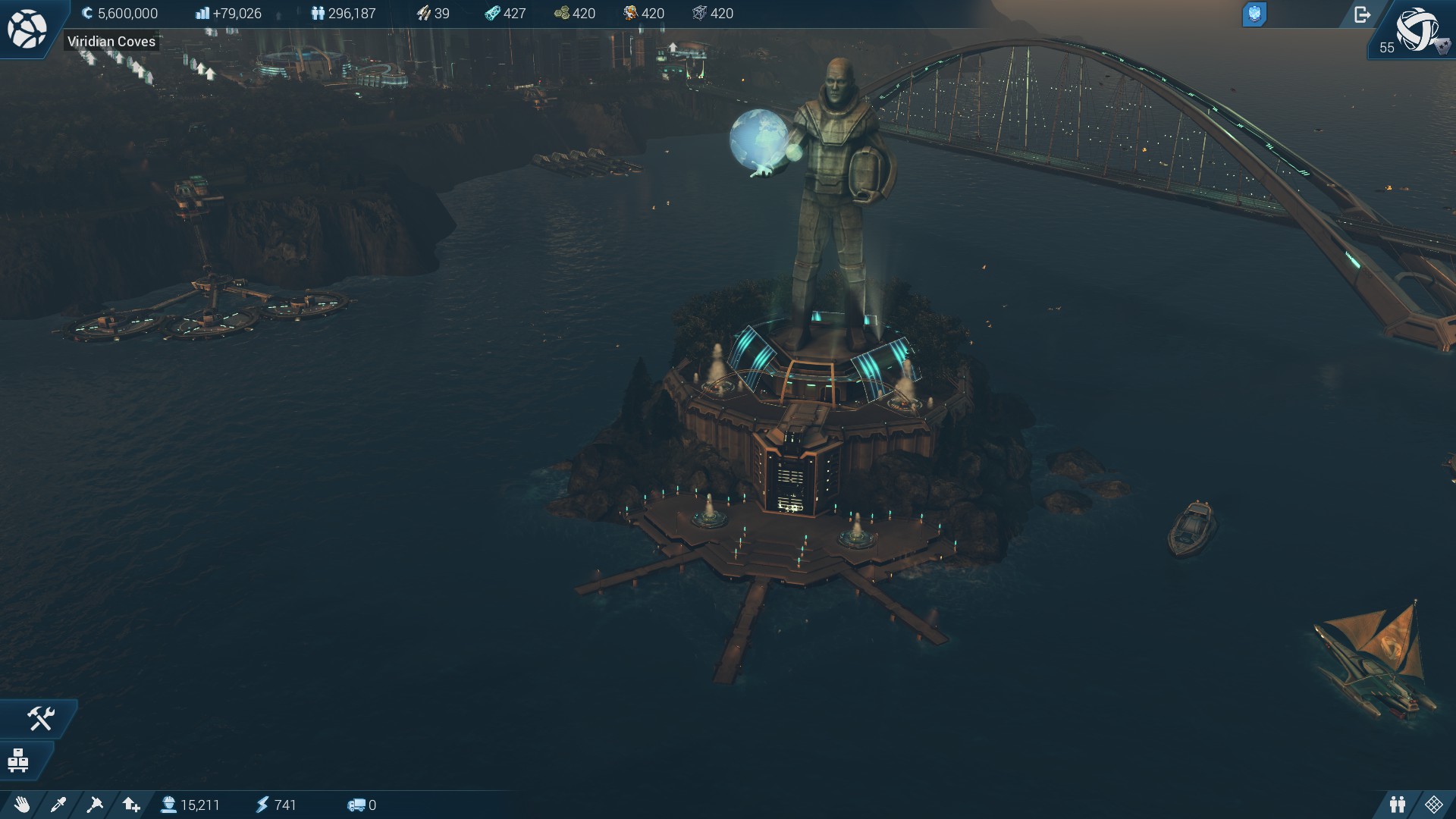
Task: Click the credits balance in top bar
Action: click(120, 14)
